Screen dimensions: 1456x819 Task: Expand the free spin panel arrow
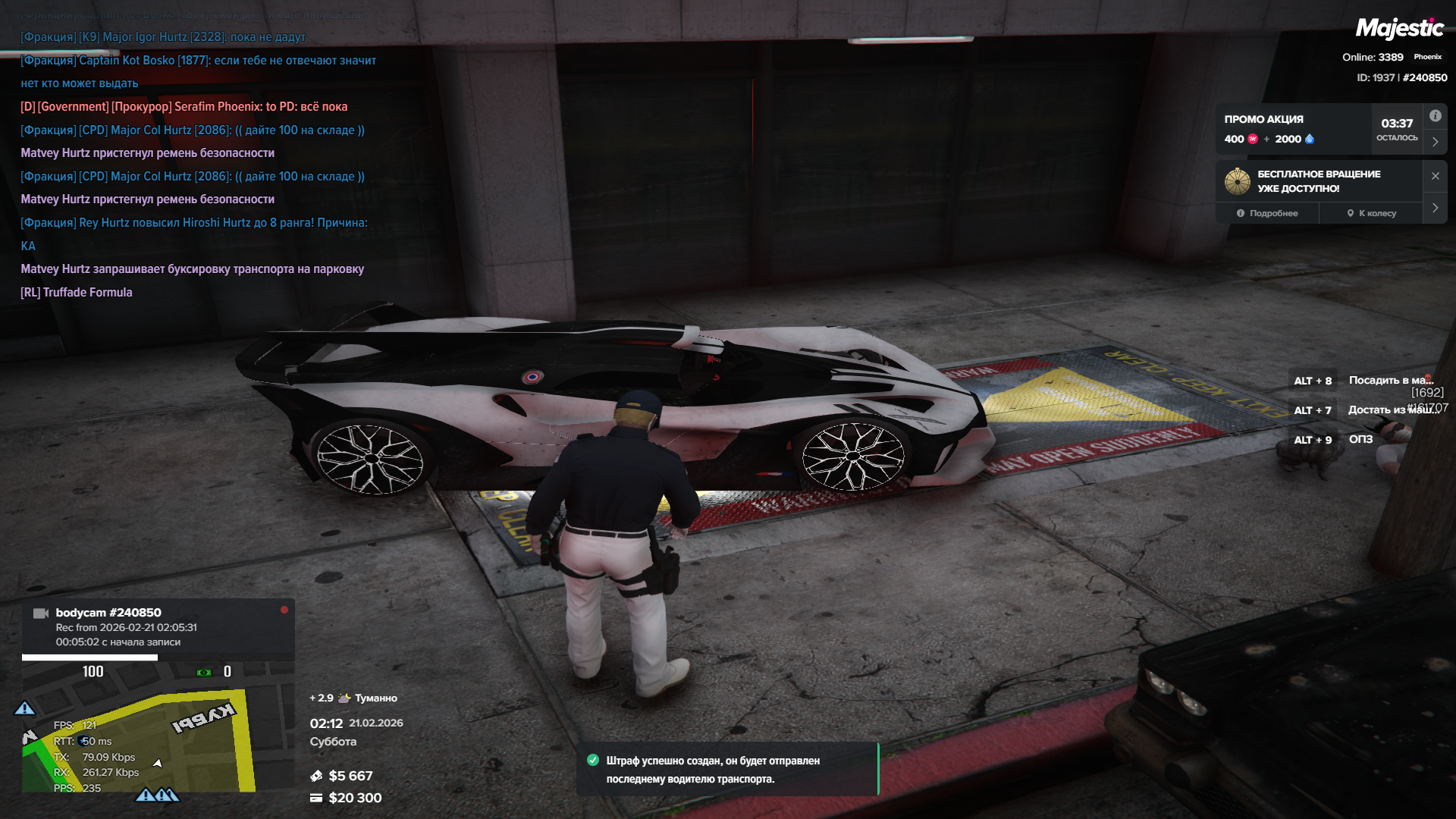(1435, 208)
